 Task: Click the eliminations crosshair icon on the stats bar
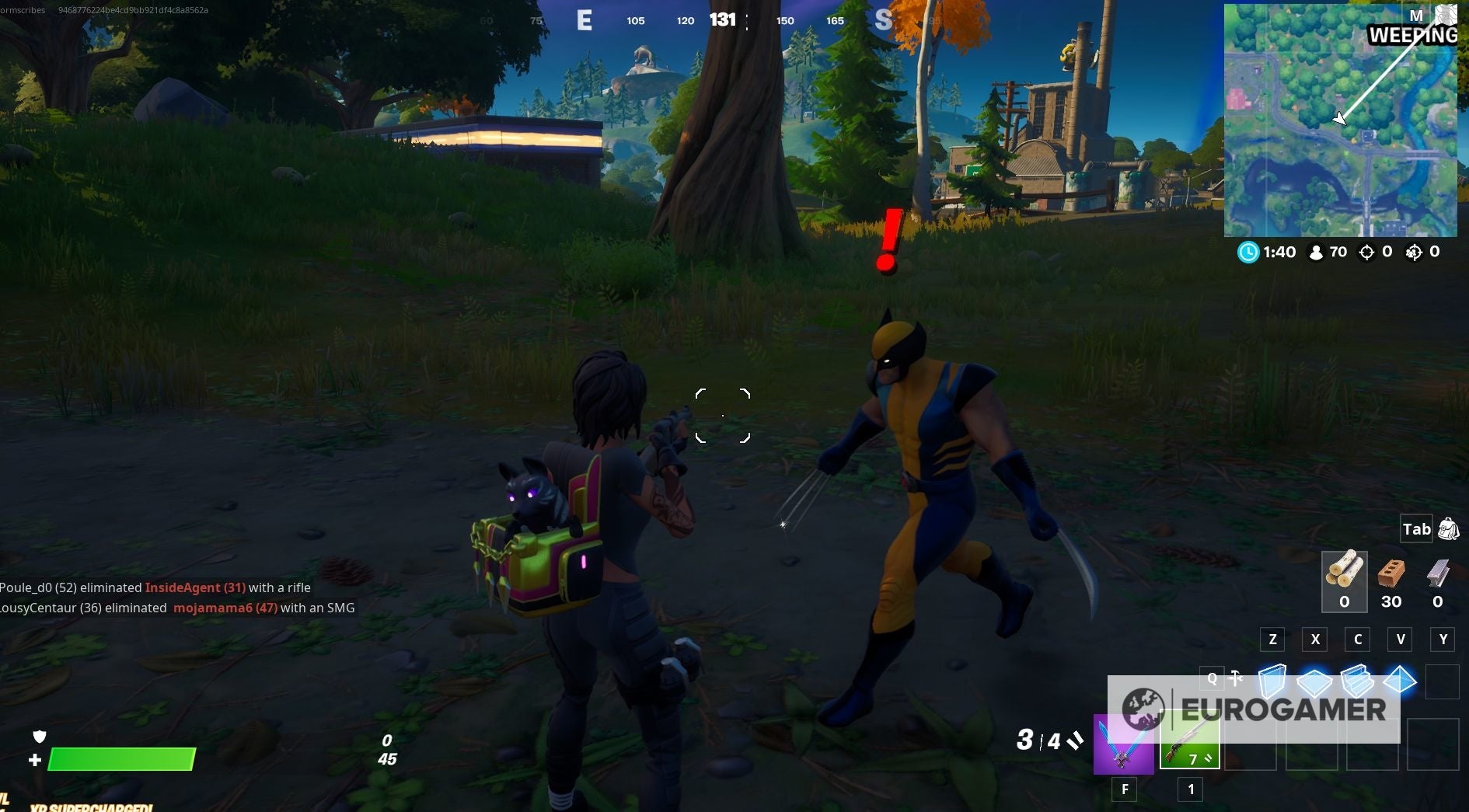point(1366,252)
